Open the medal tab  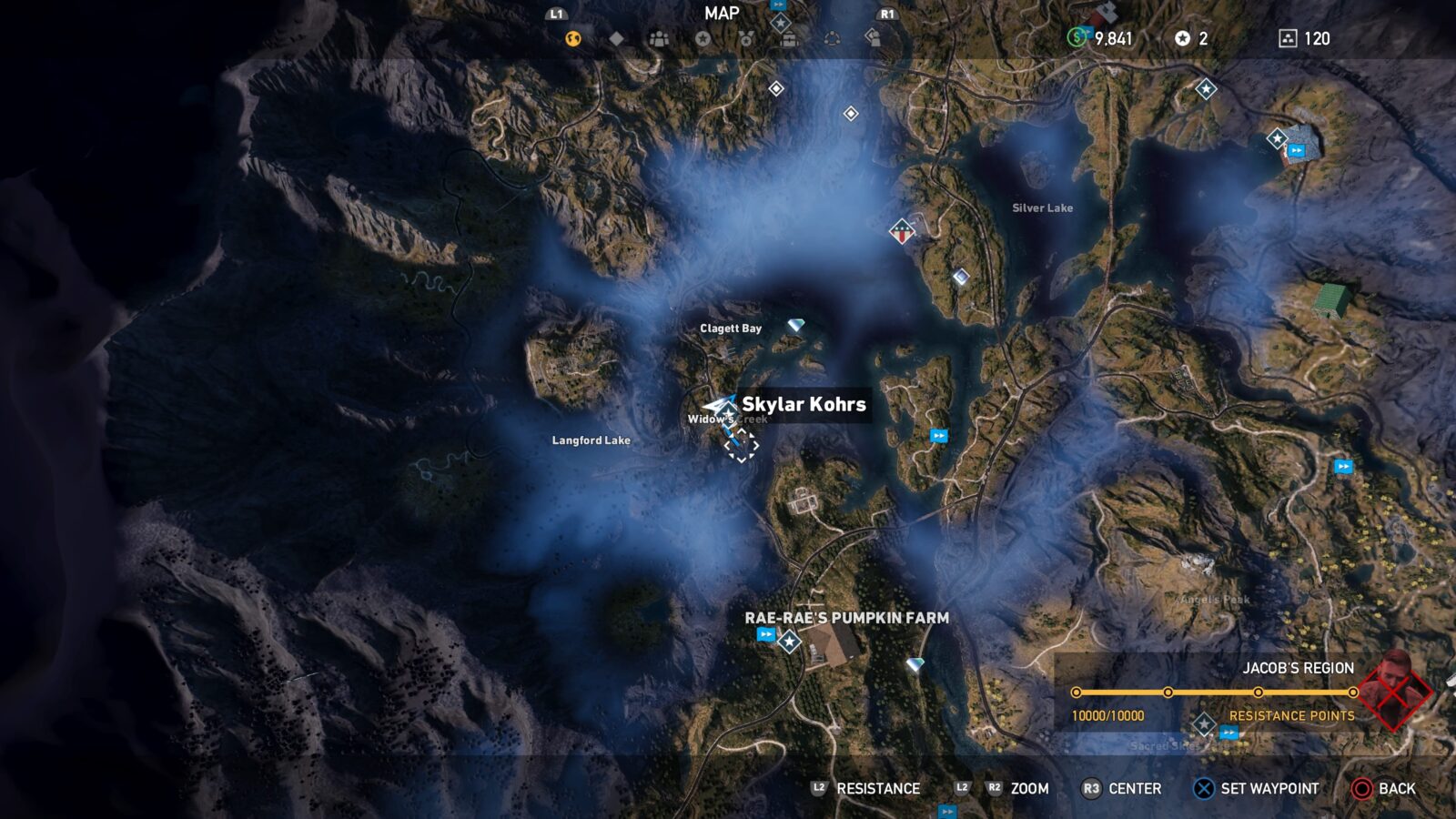click(x=745, y=38)
